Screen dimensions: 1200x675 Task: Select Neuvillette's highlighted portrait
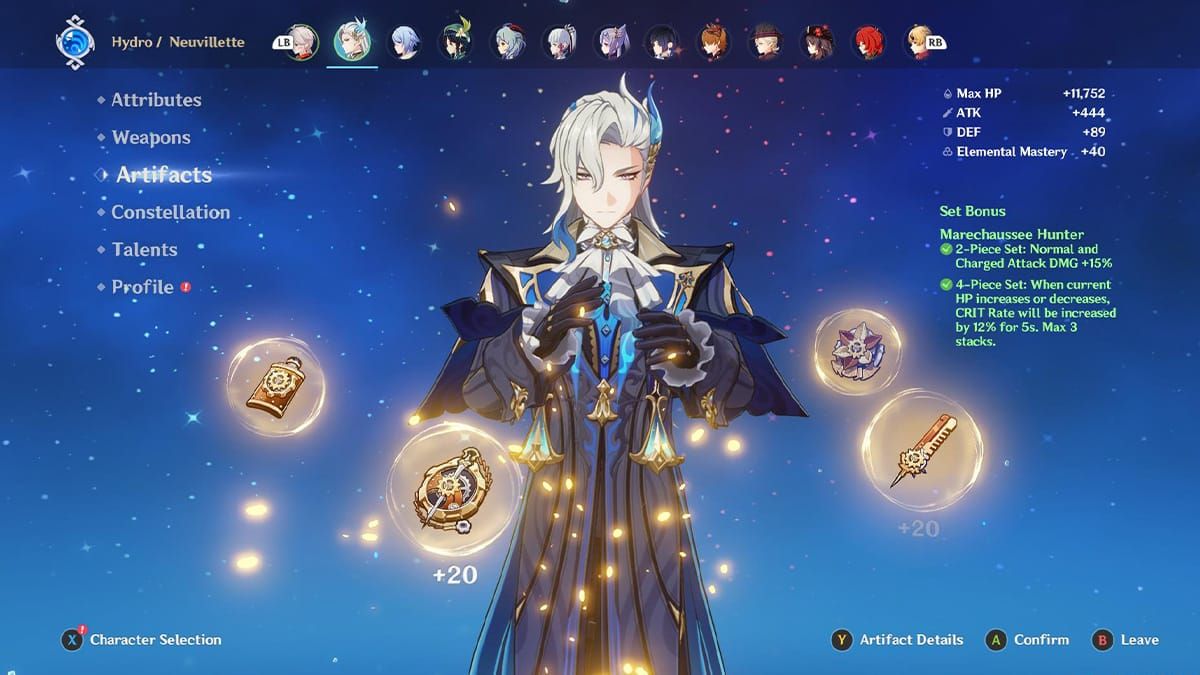pyautogui.click(x=352, y=42)
